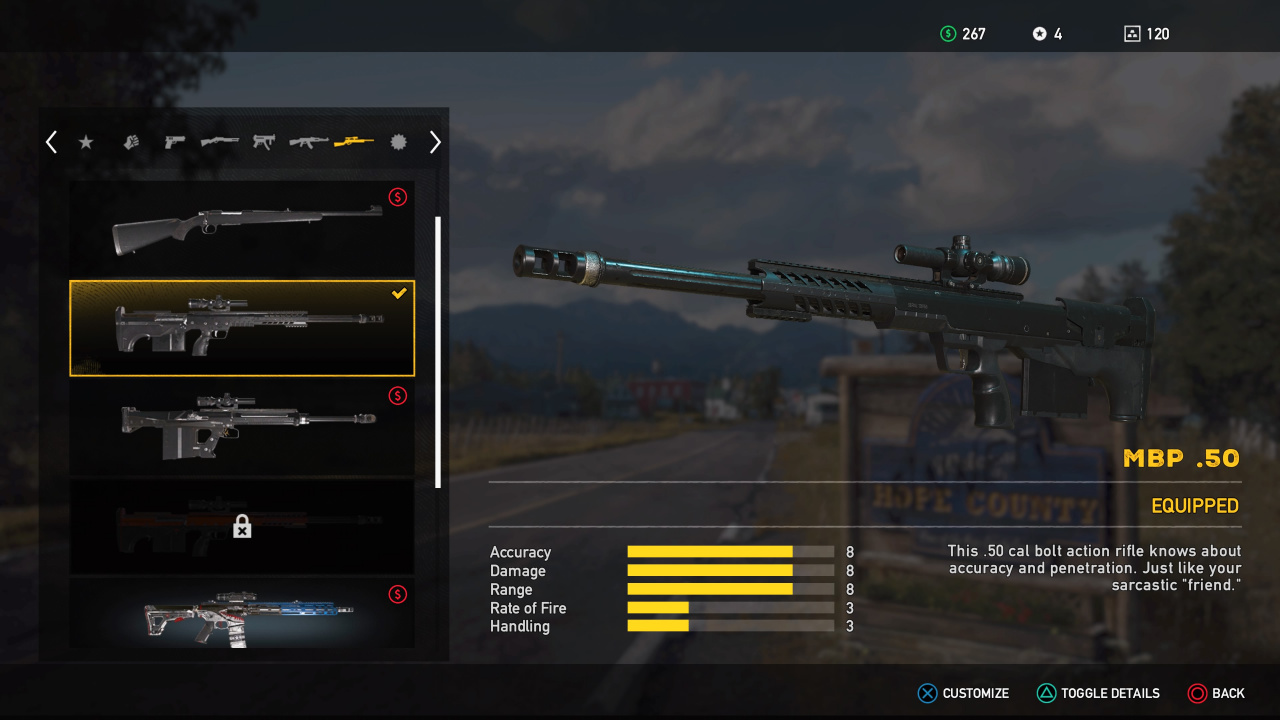Choose the red-white-blue painted rifle

[242, 614]
